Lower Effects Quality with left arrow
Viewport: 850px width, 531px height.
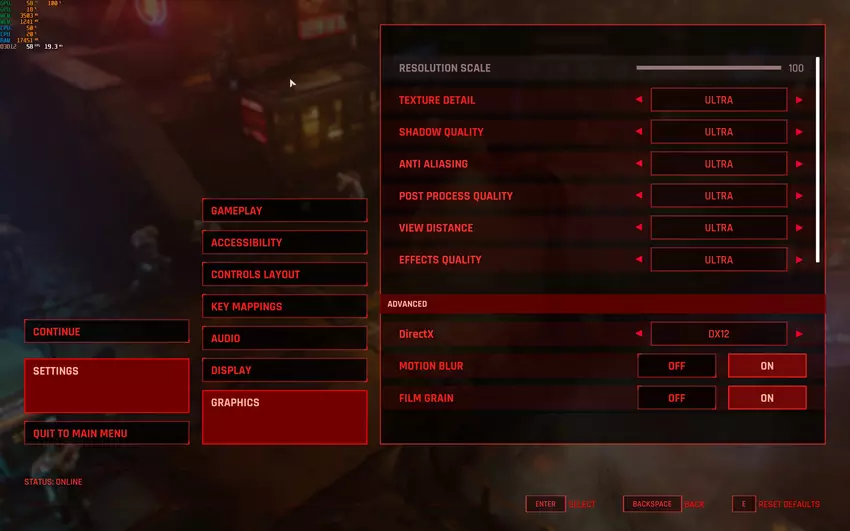click(x=638, y=260)
